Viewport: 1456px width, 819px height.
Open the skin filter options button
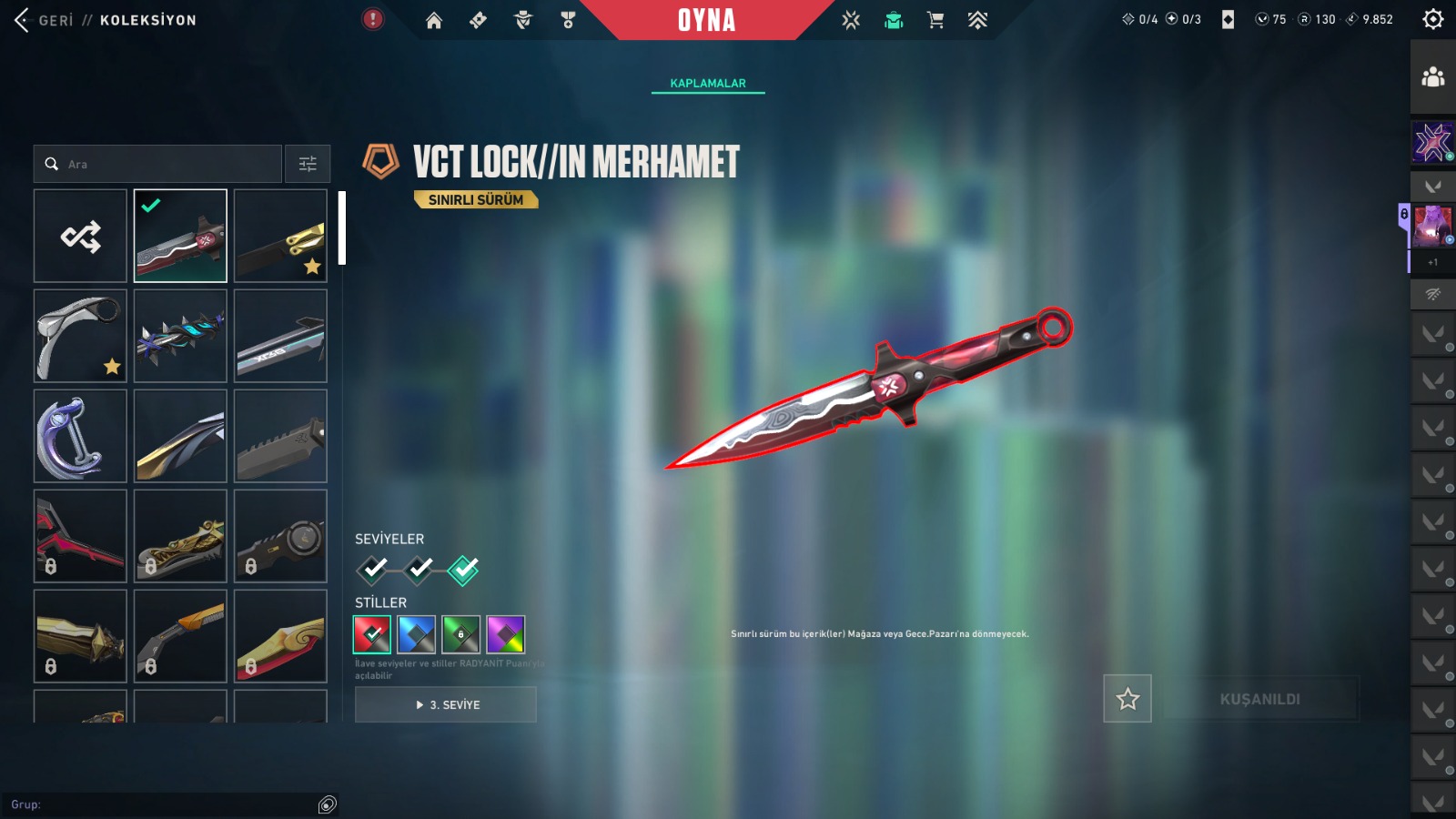[308, 165]
